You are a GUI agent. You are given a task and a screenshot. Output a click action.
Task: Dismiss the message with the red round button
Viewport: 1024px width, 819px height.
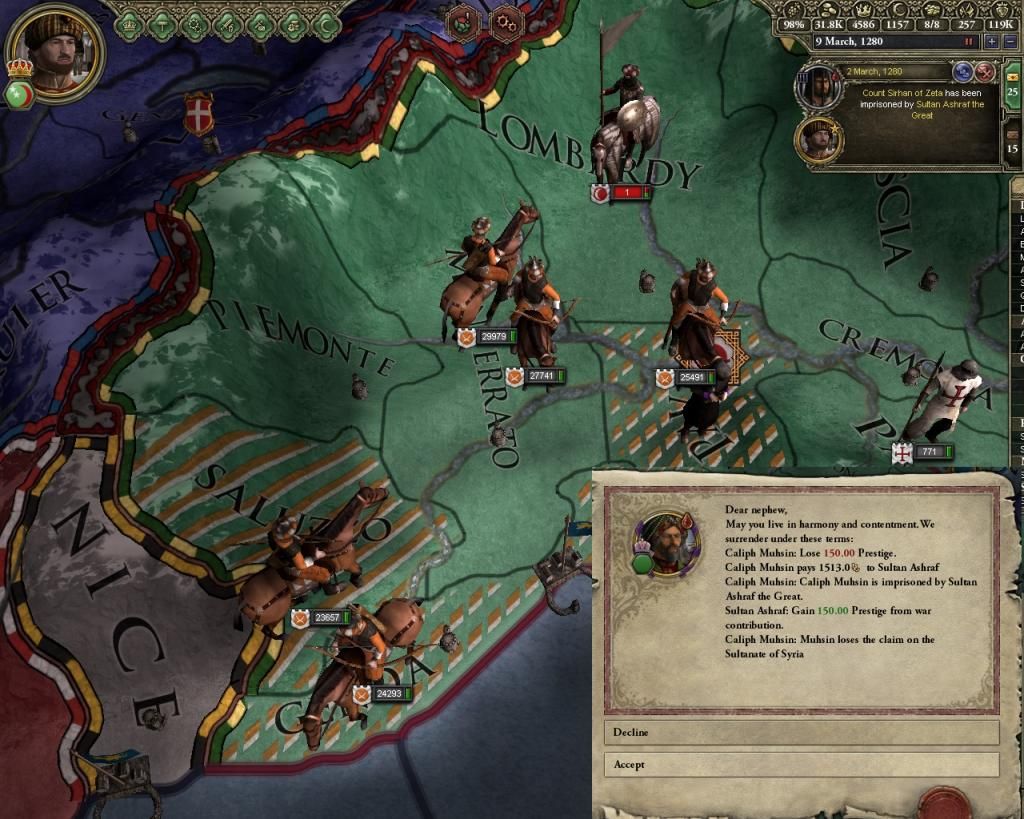(985, 71)
